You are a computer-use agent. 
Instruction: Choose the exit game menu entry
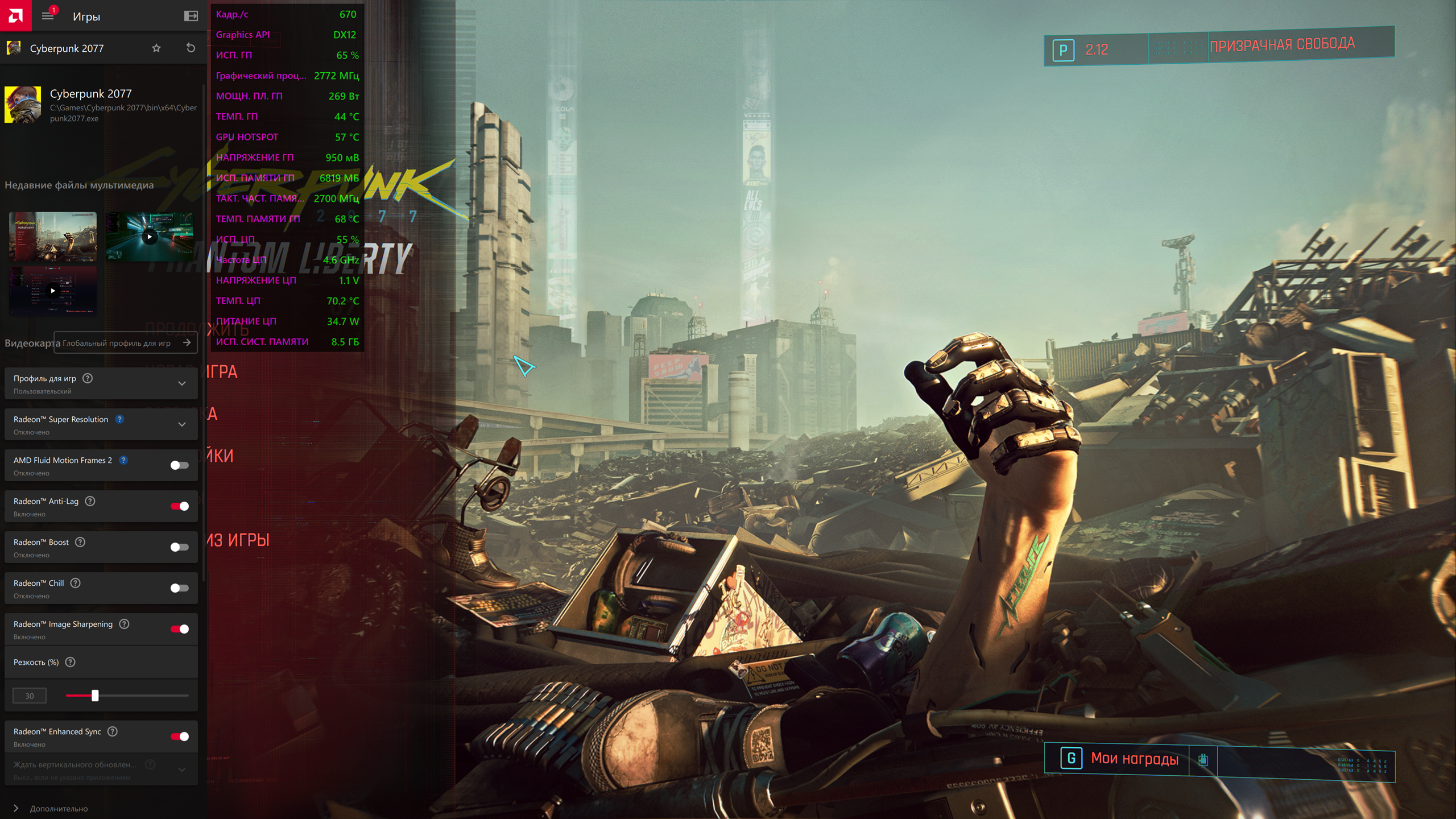[x=238, y=540]
